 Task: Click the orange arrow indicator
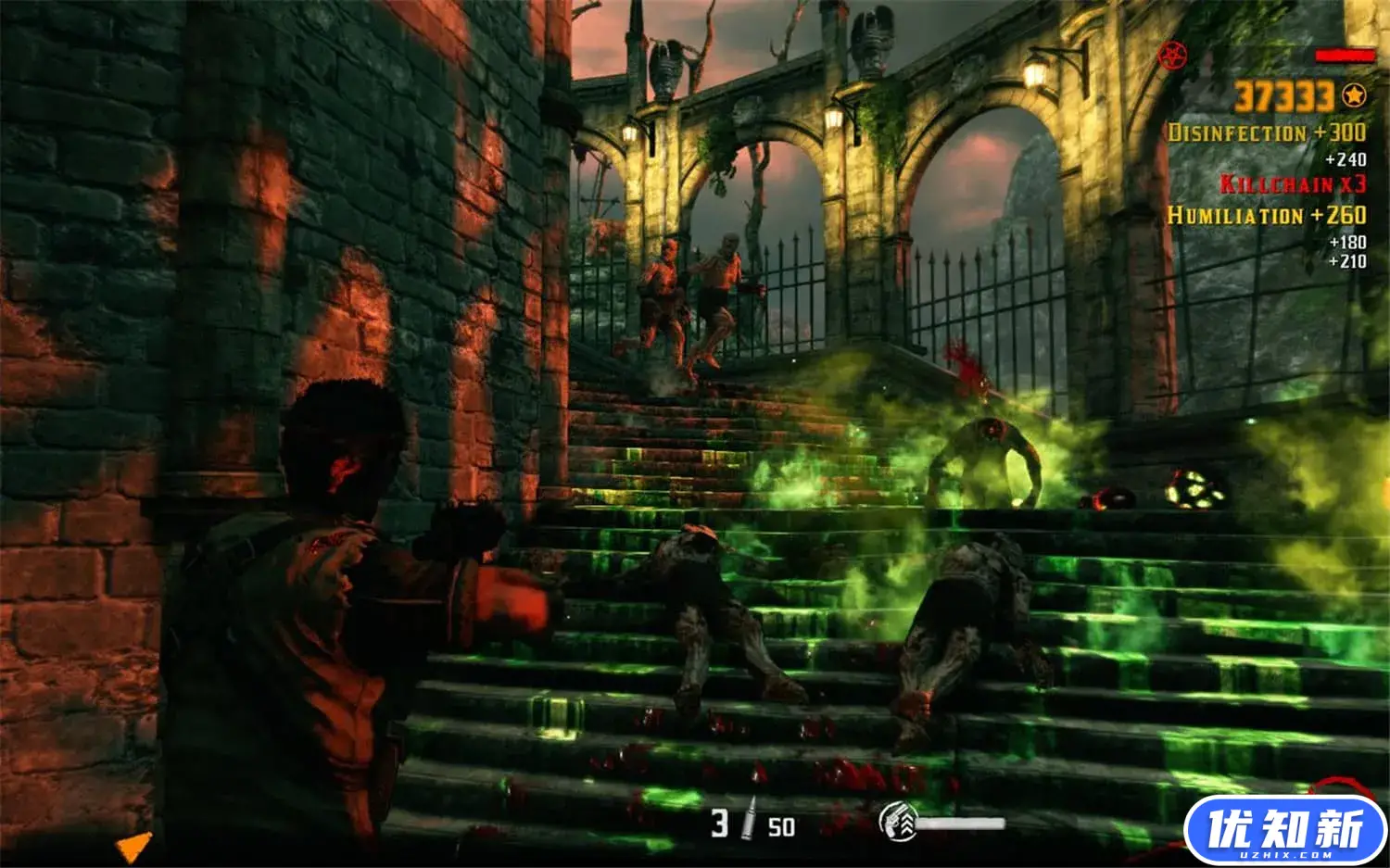(133, 847)
